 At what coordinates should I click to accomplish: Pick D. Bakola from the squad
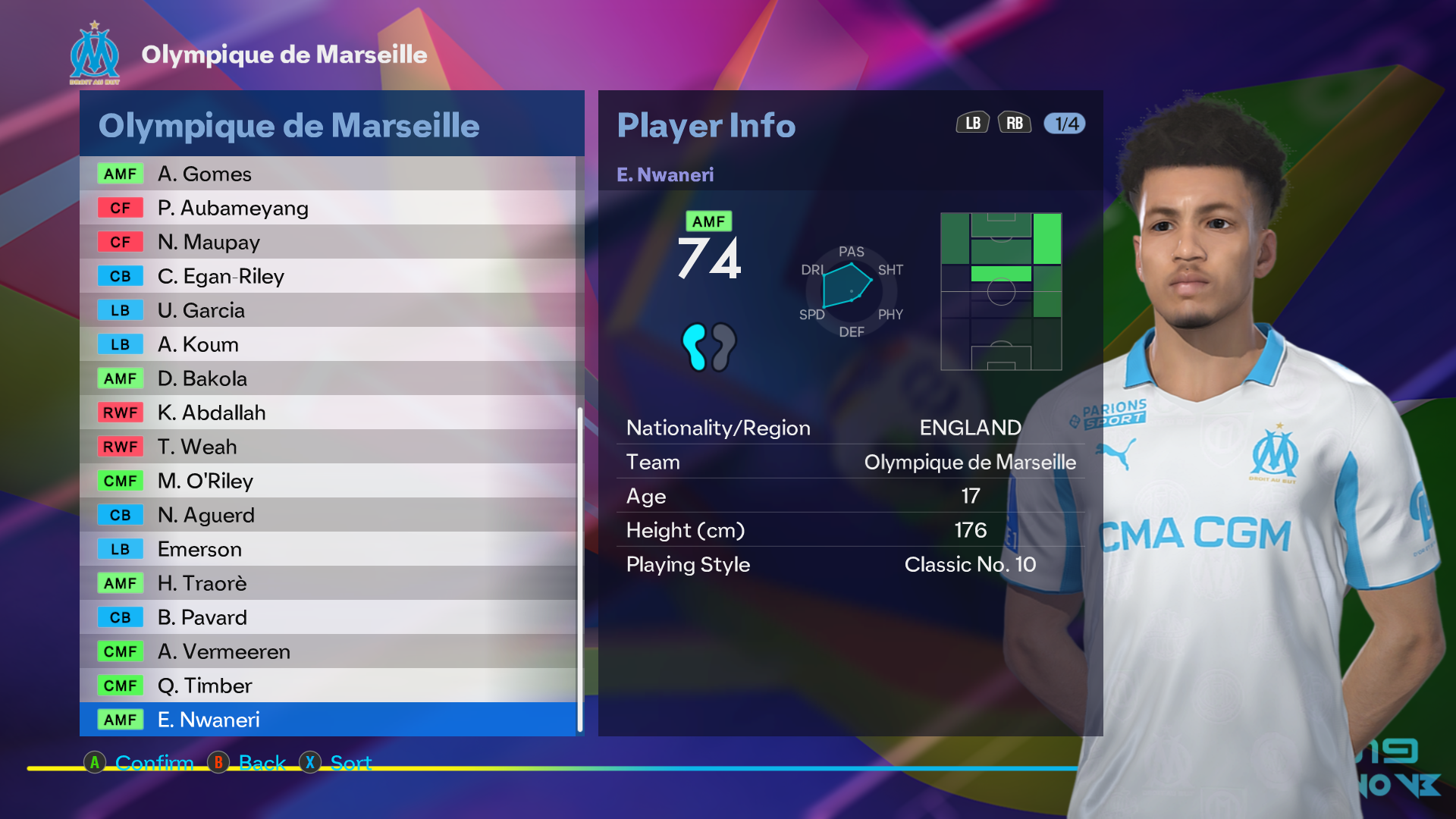click(x=328, y=378)
